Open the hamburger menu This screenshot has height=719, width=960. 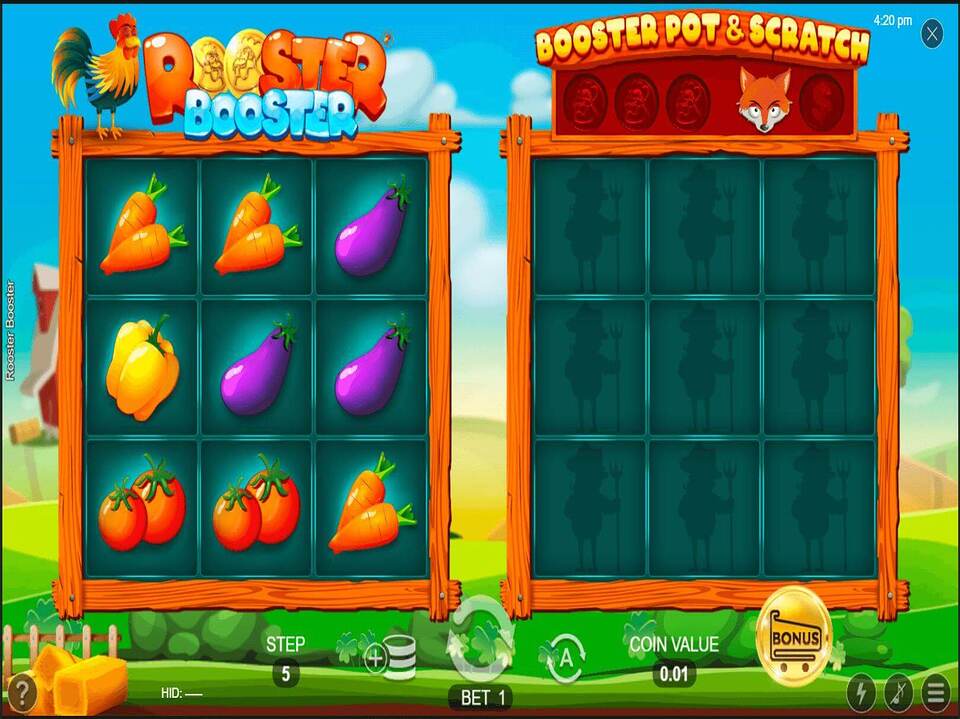(937, 692)
